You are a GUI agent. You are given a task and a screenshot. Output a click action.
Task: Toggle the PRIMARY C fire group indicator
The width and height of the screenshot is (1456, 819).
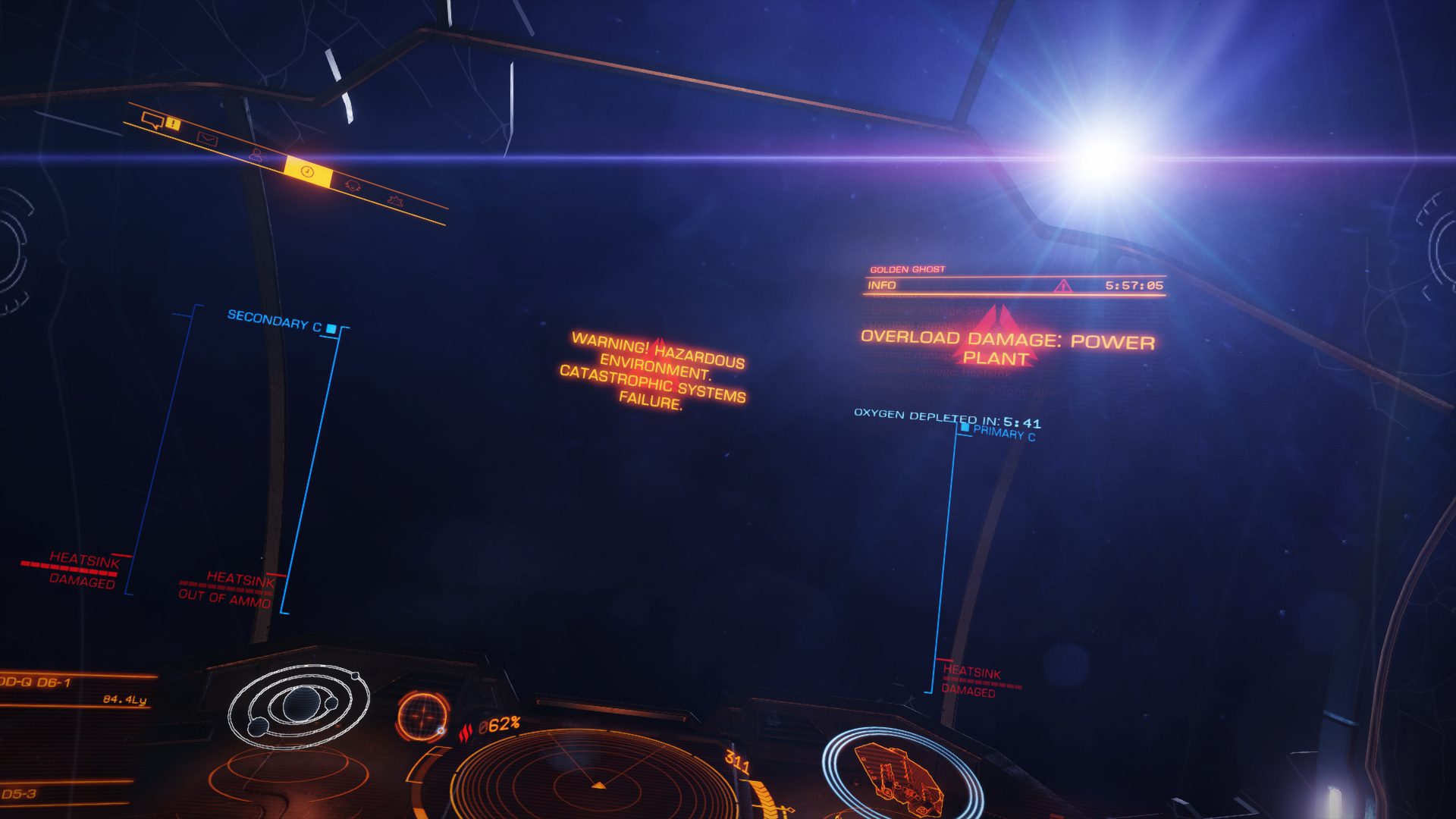964,429
